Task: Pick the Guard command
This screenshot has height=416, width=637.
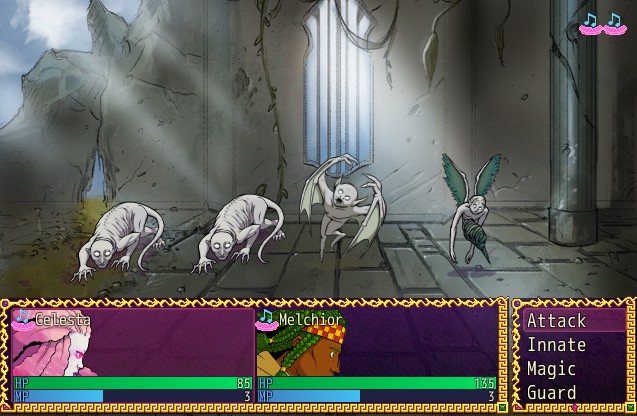Action: tap(551, 393)
